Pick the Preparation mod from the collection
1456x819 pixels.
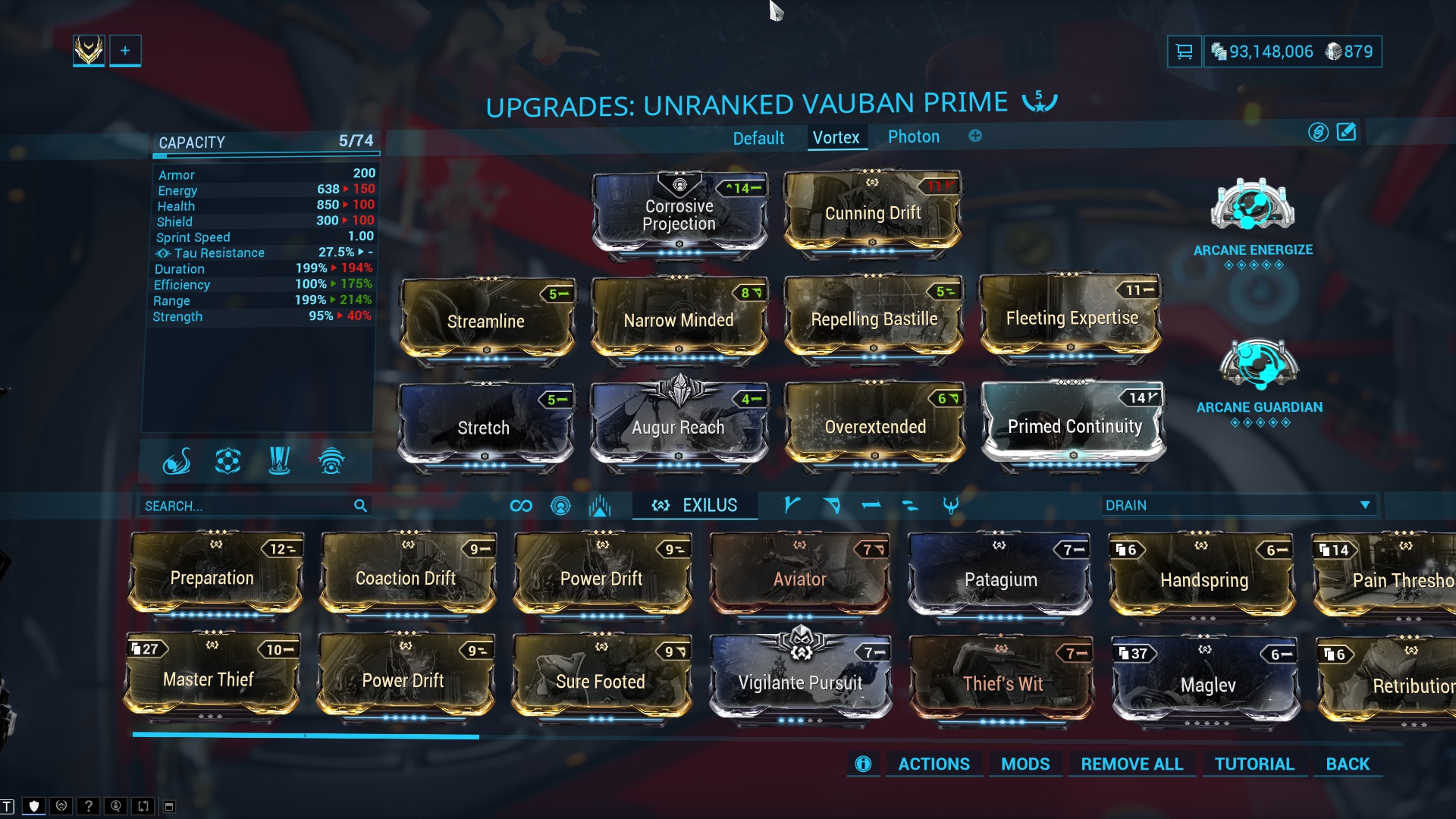click(x=213, y=578)
